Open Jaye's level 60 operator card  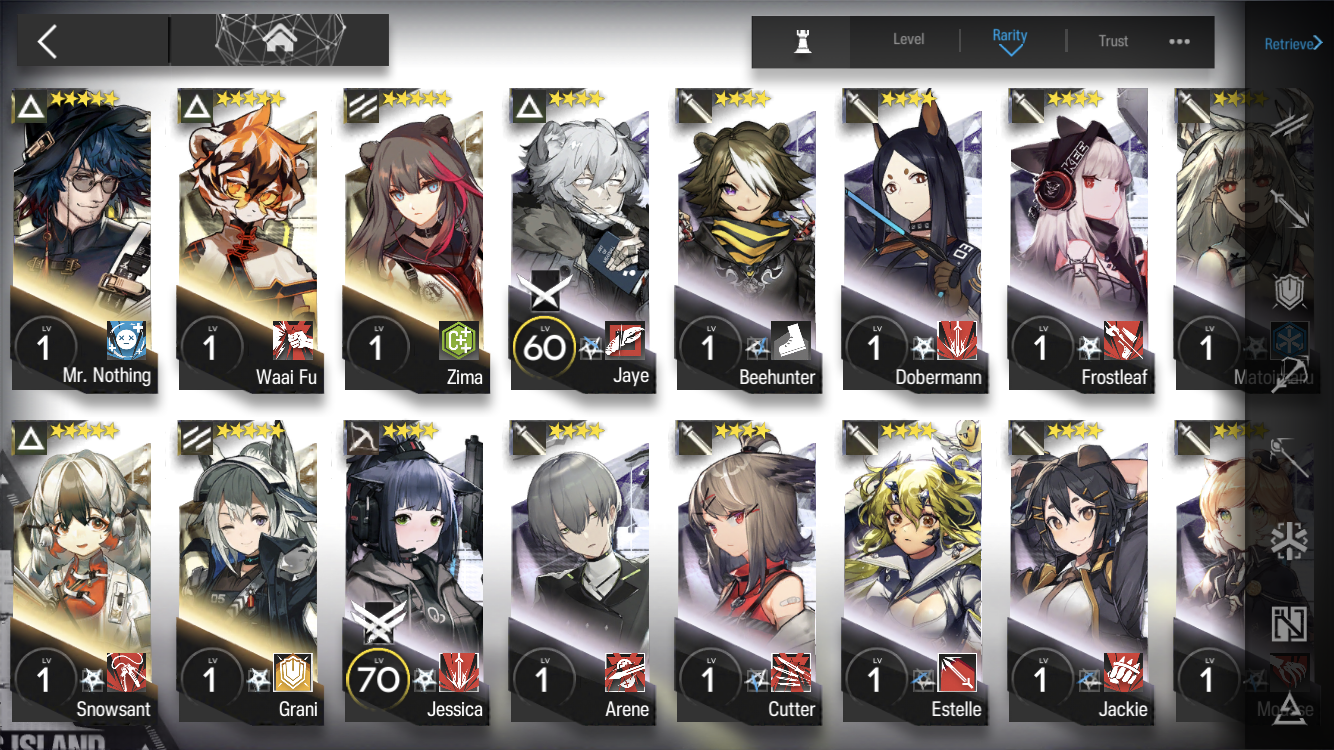click(582, 240)
